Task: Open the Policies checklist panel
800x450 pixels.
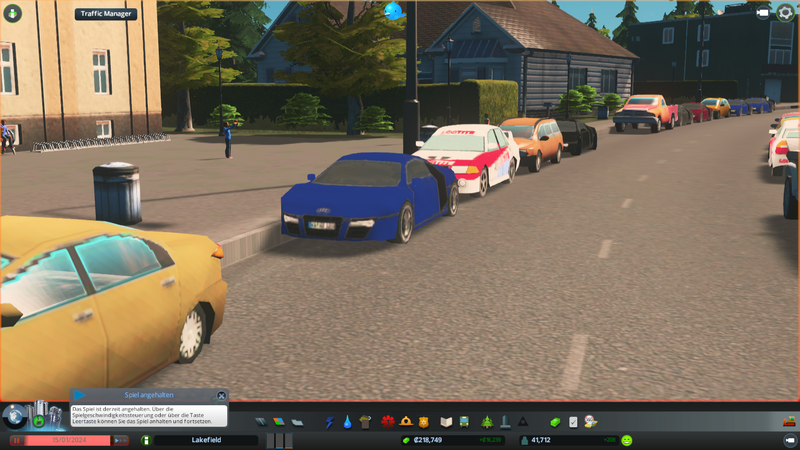Action: (573, 422)
